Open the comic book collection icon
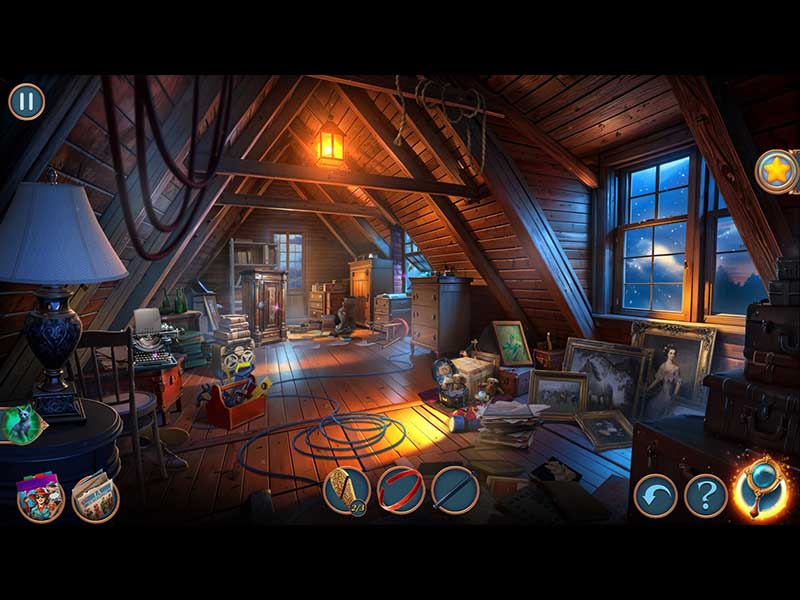 point(95,496)
